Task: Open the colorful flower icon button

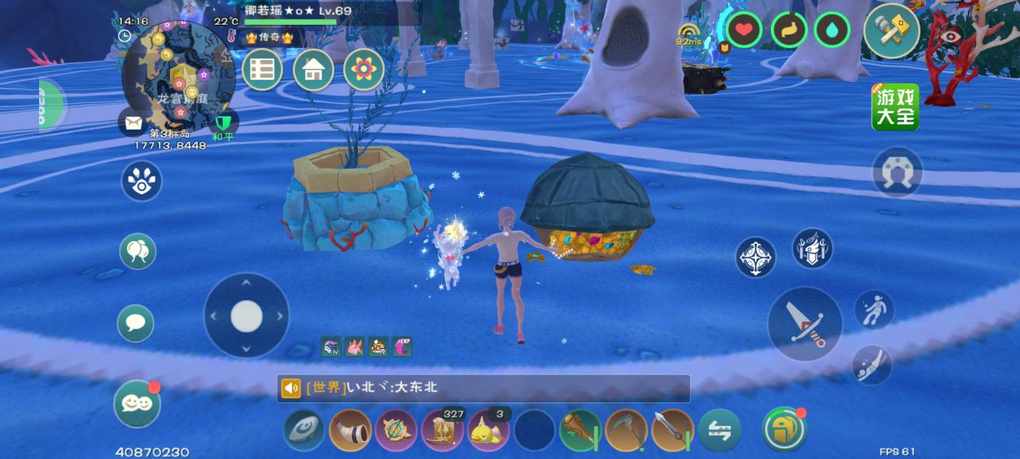Action: tap(364, 70)
